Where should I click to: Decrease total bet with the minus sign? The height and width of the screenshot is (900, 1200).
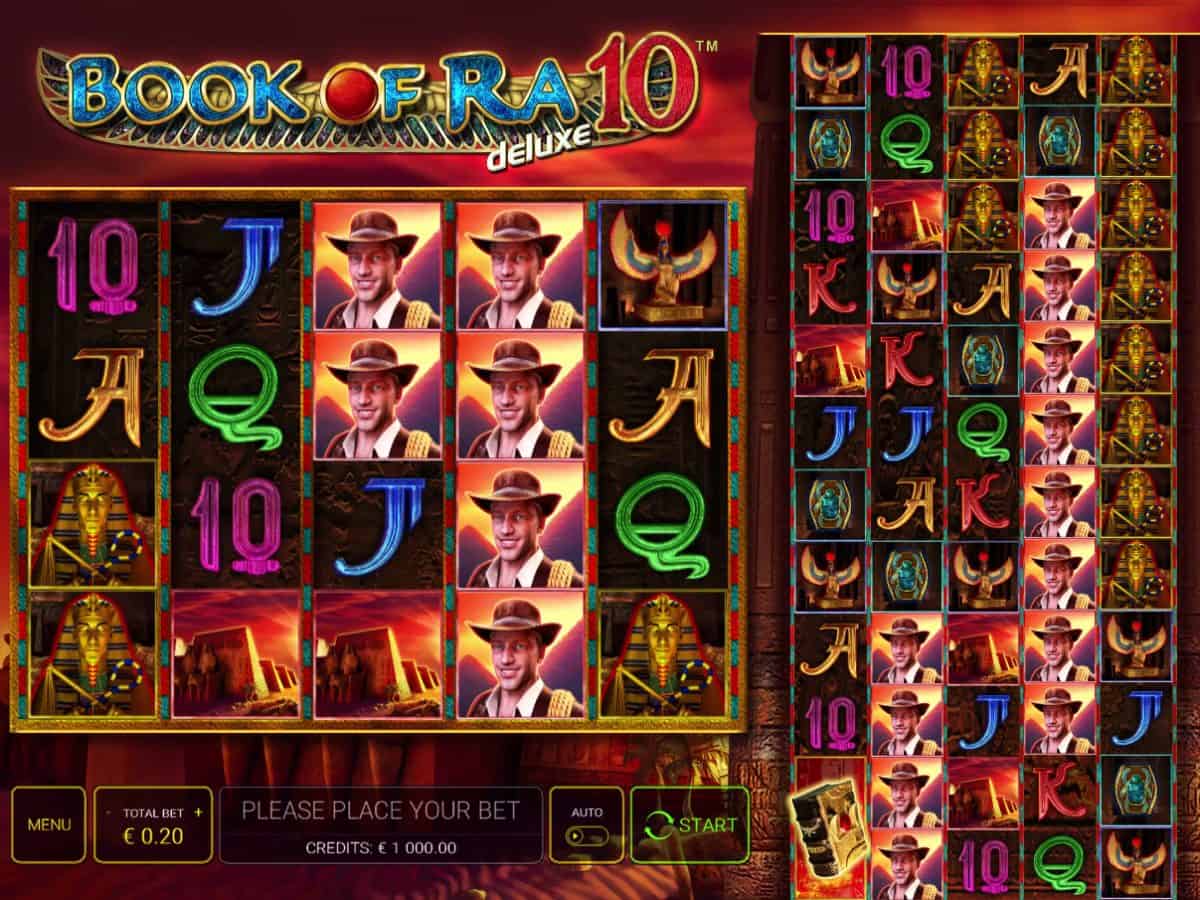click(108, 812)
